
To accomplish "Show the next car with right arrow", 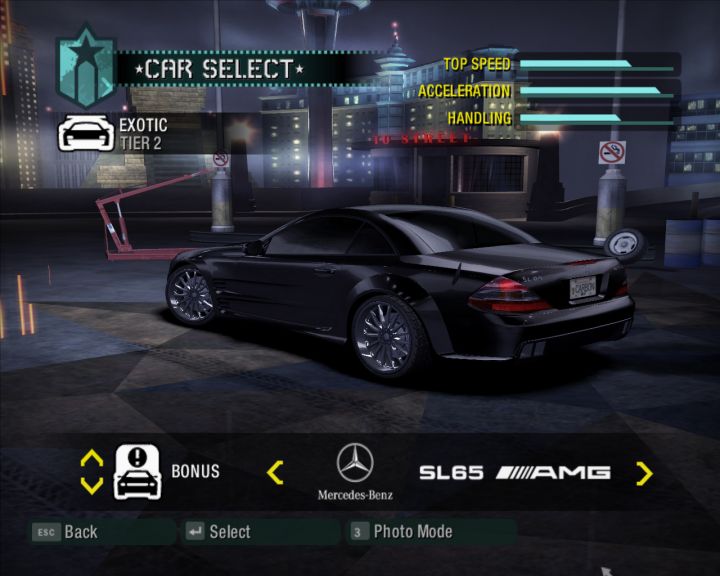I will pos(644,473).
